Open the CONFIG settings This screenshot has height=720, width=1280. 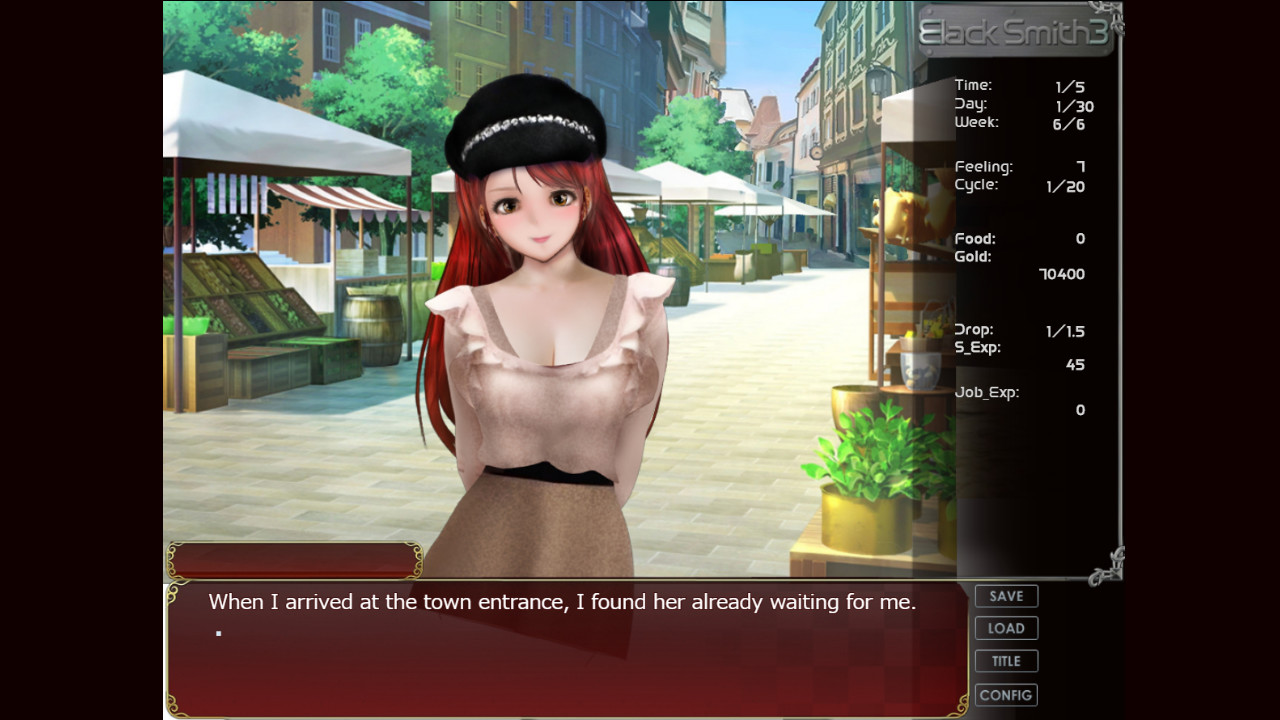(x=1006, y=694)
